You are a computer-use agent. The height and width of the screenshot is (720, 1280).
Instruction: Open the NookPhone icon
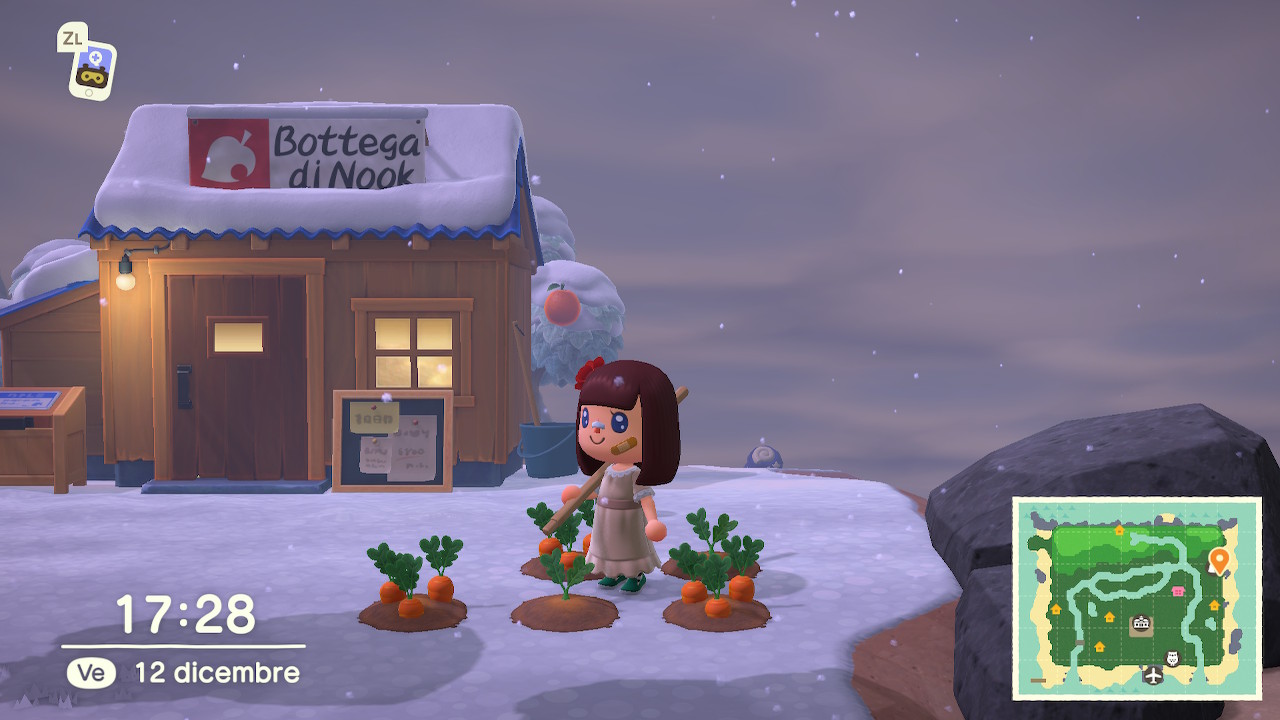coord(93,69)
